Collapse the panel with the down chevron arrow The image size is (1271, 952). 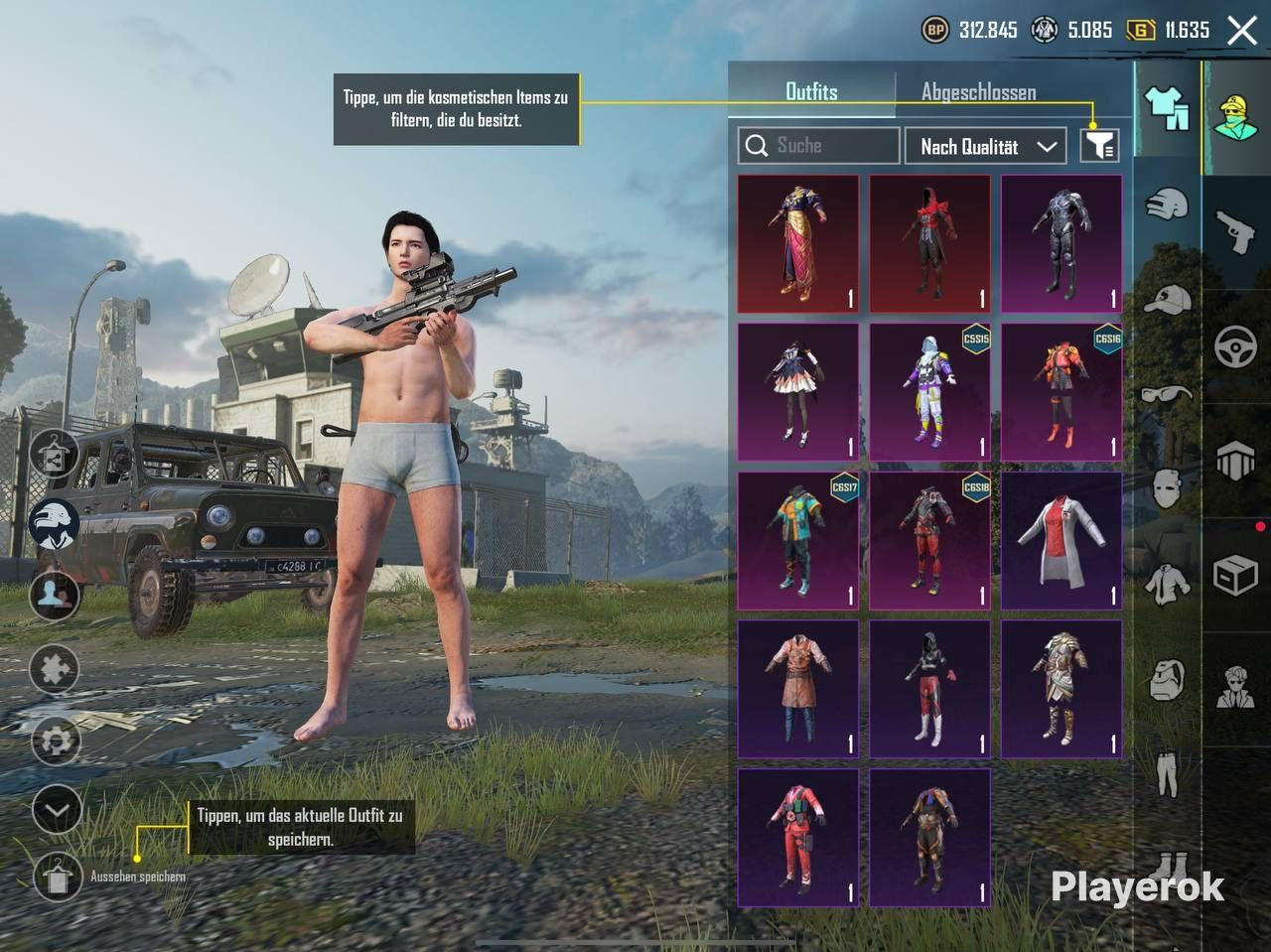55,810
